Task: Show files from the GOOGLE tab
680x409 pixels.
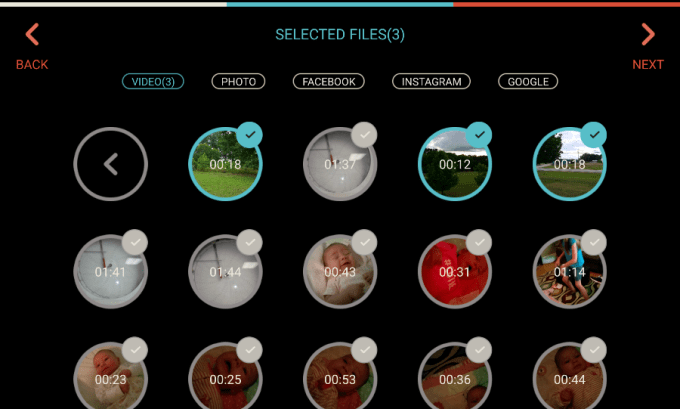Action: tap(528, 81)
